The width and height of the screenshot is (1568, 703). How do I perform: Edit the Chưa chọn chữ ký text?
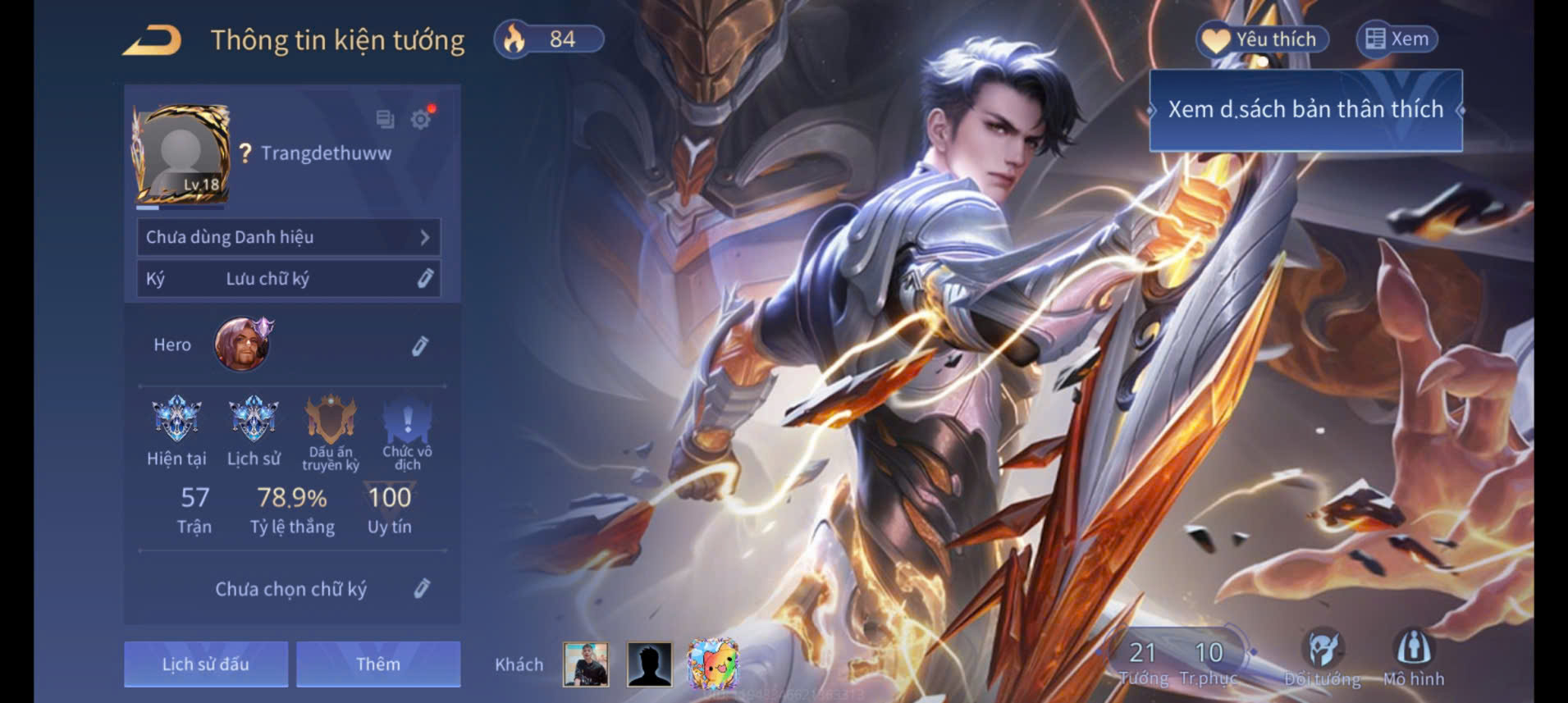point(421,588)
